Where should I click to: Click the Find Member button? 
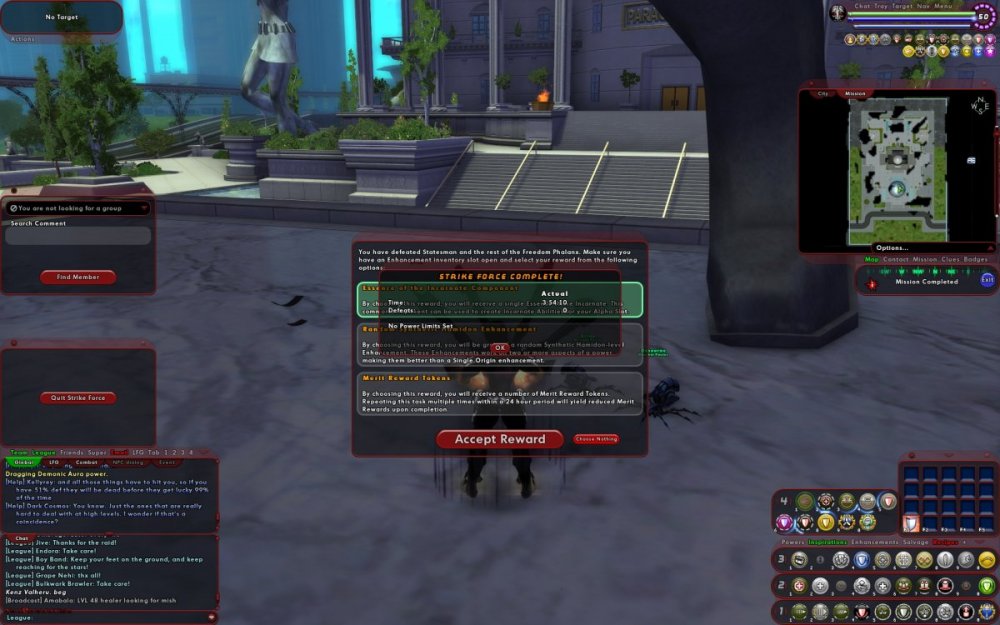click(x=78, y=277)
